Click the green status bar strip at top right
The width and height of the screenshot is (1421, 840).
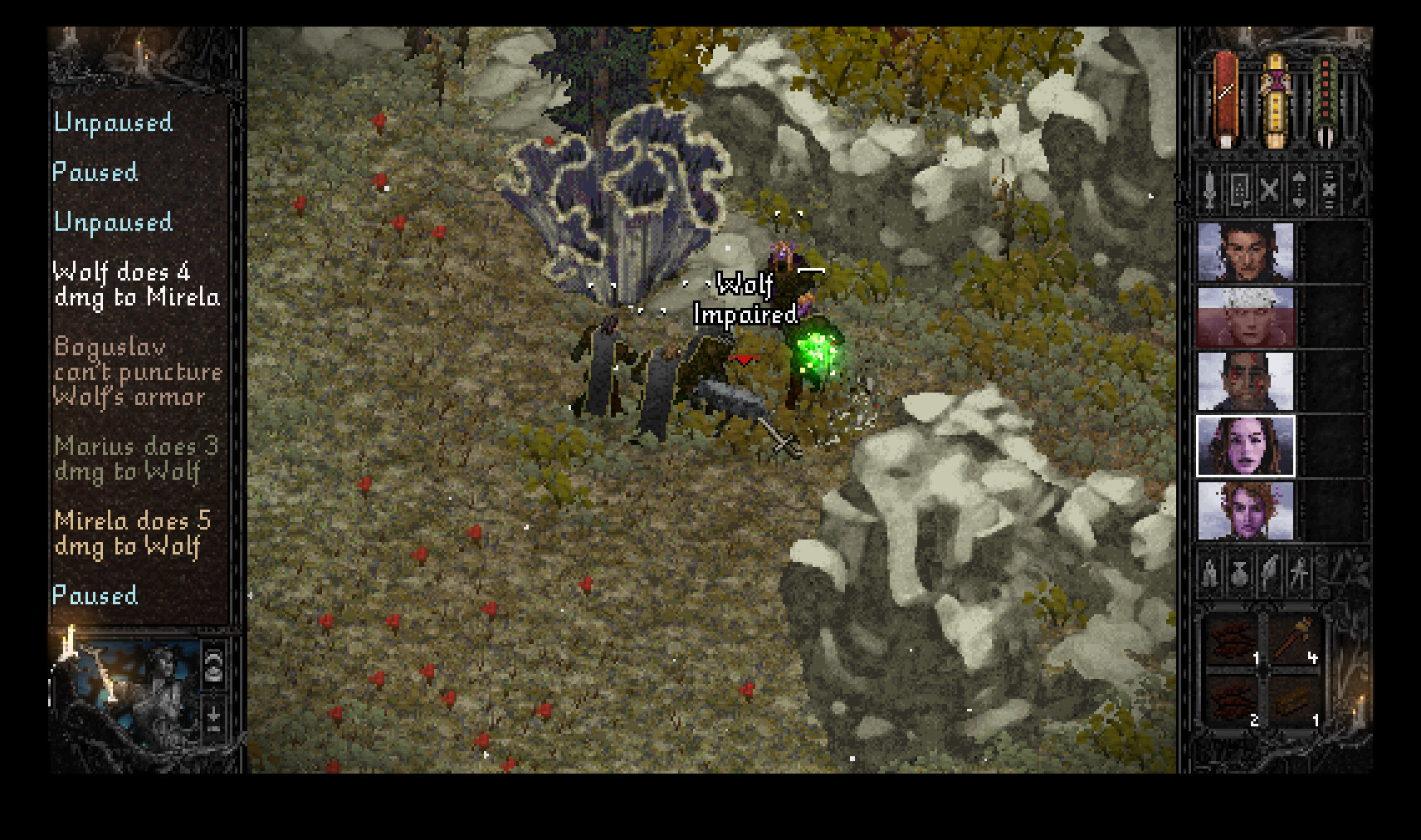click(1326, 95)
